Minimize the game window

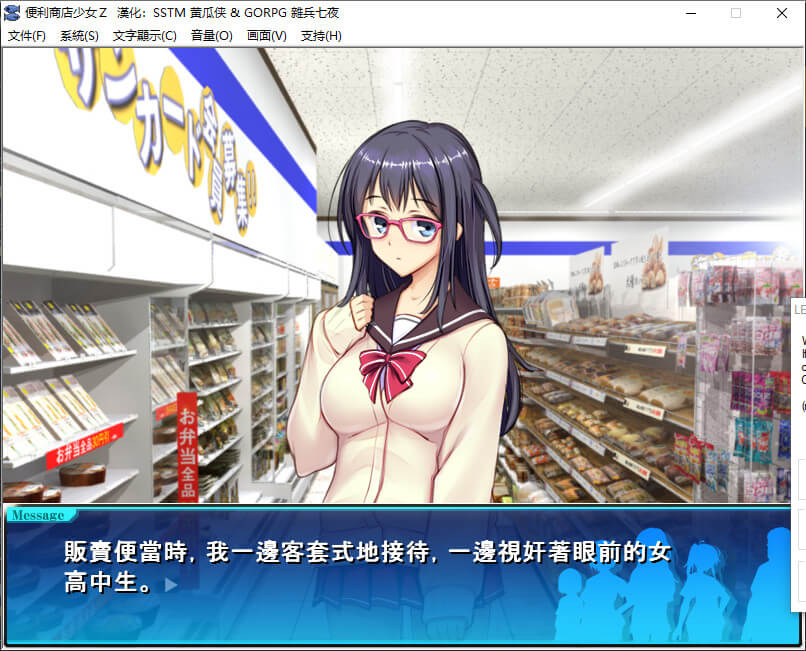[690, 13]
